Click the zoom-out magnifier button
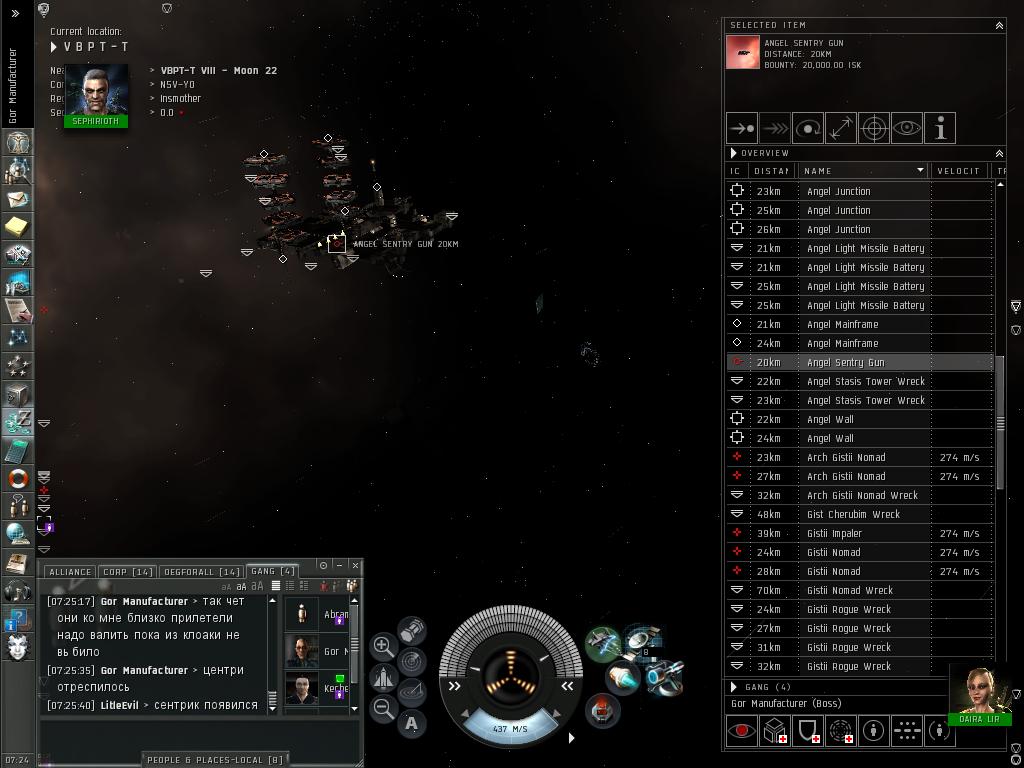Image resolution: width=1024 pixels, height=768 pixels. click(x=383, y=709)
